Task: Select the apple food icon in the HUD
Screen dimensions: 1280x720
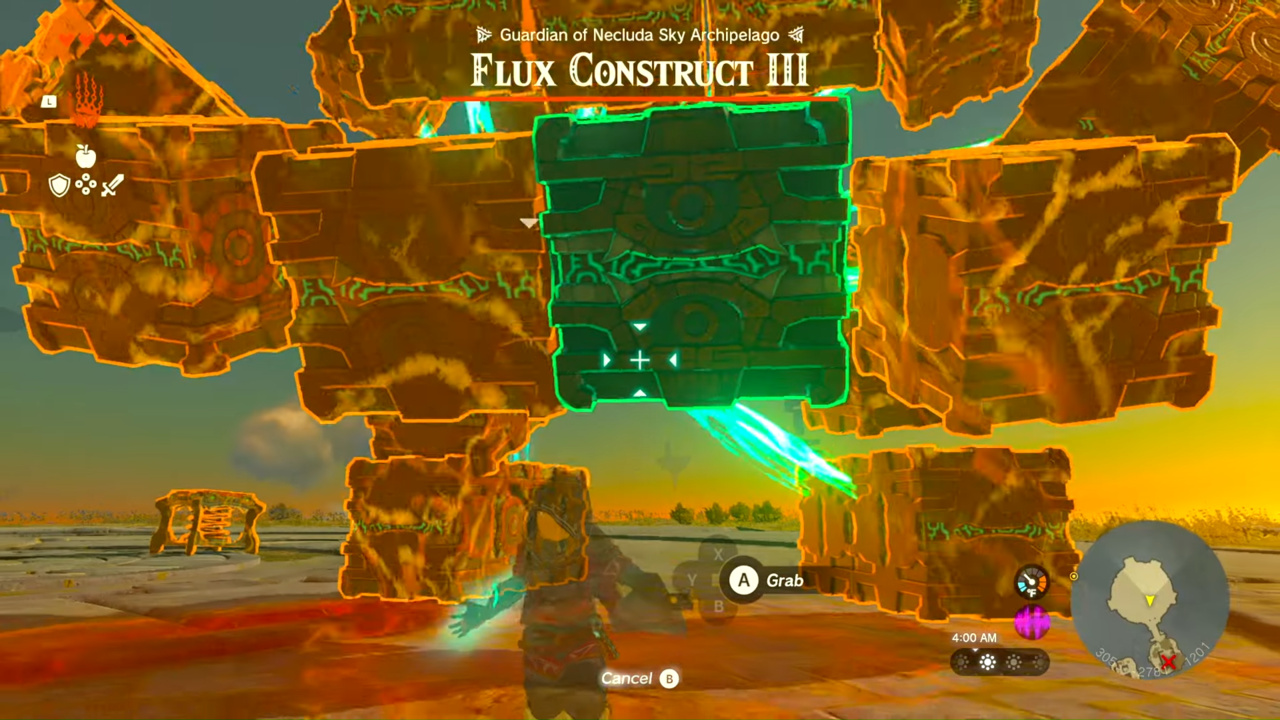Action: tap(86, 157)
